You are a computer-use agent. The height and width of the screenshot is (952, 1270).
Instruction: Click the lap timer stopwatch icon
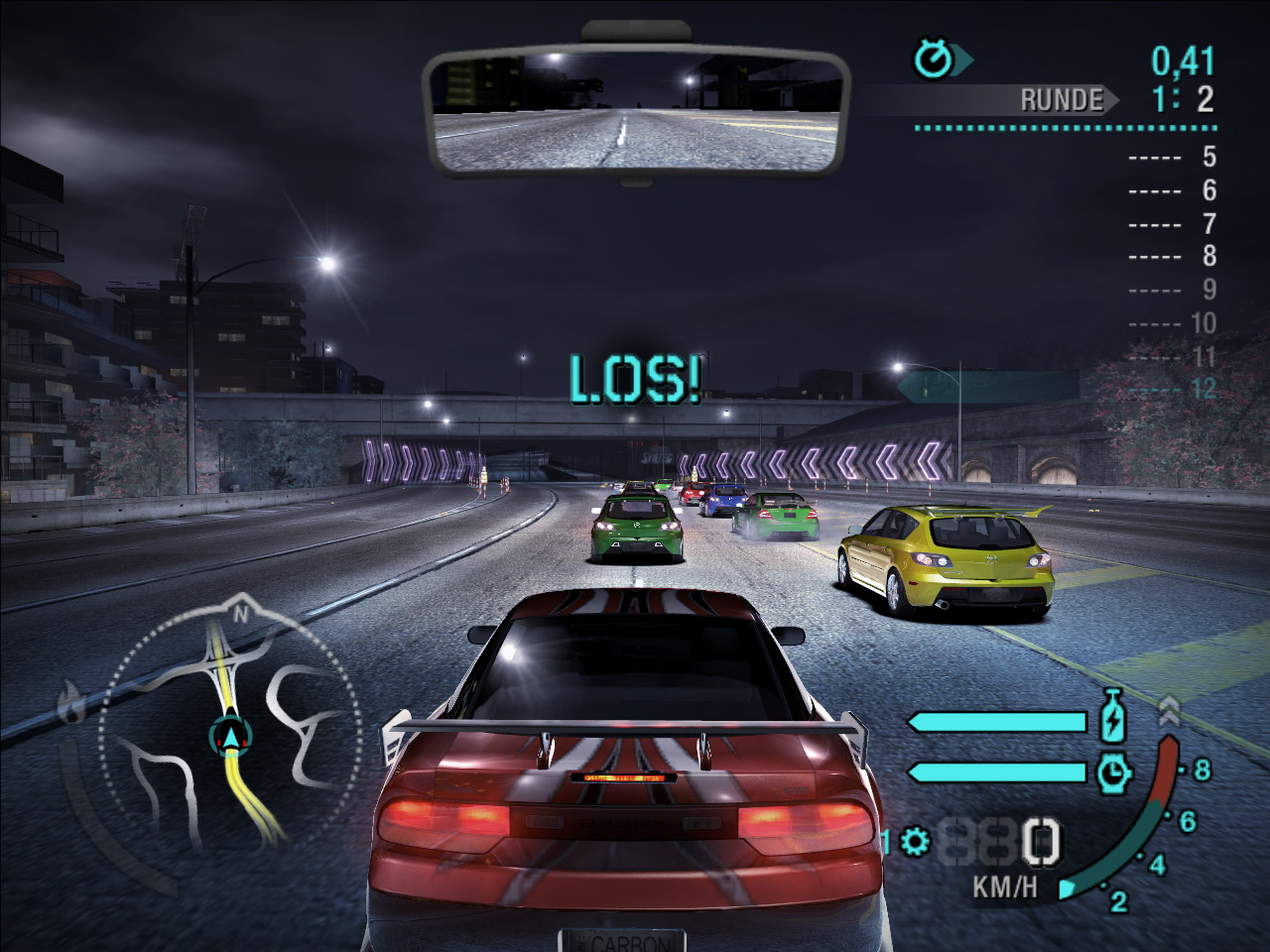(934, 59)
